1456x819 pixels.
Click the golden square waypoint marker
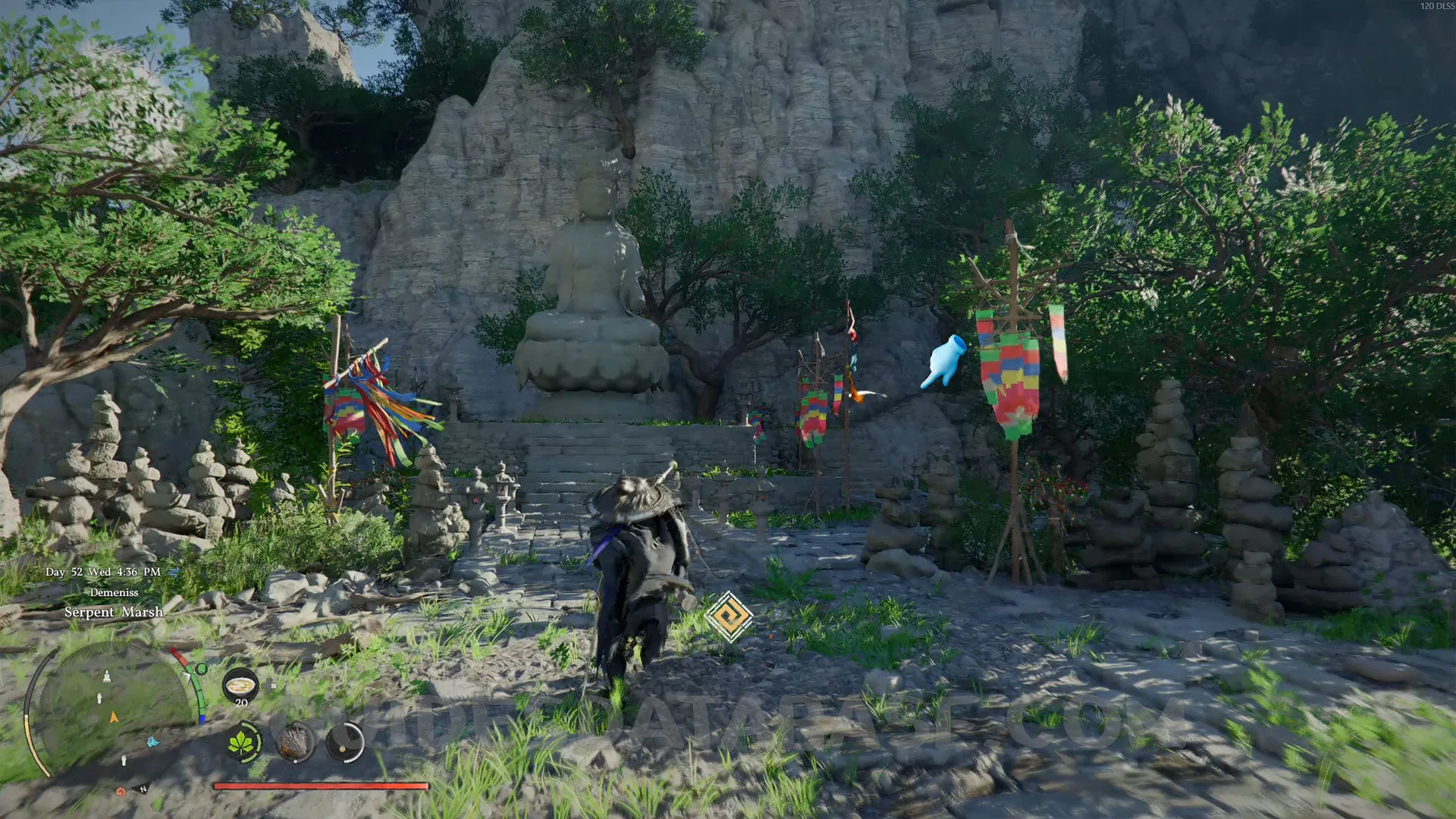pos(729,617)
